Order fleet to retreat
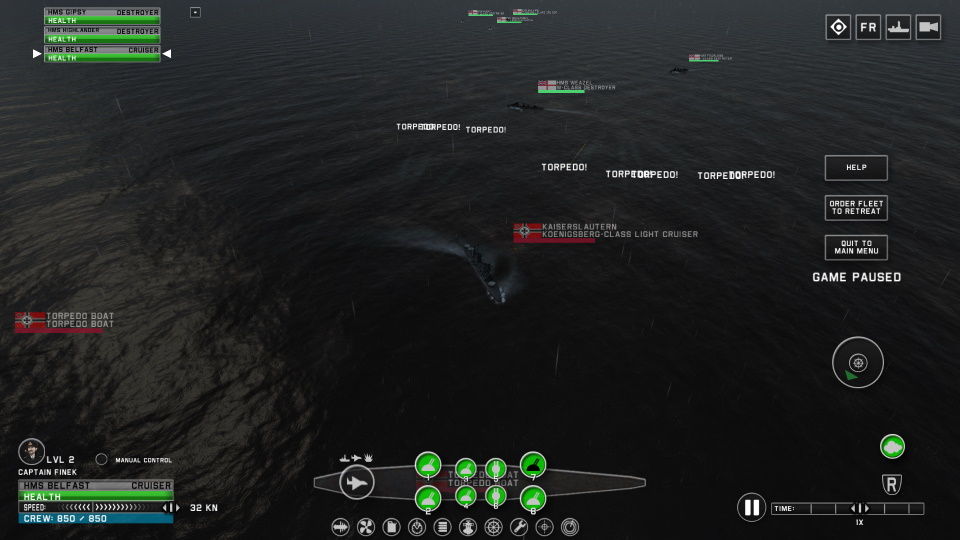 tap(856, 208)
